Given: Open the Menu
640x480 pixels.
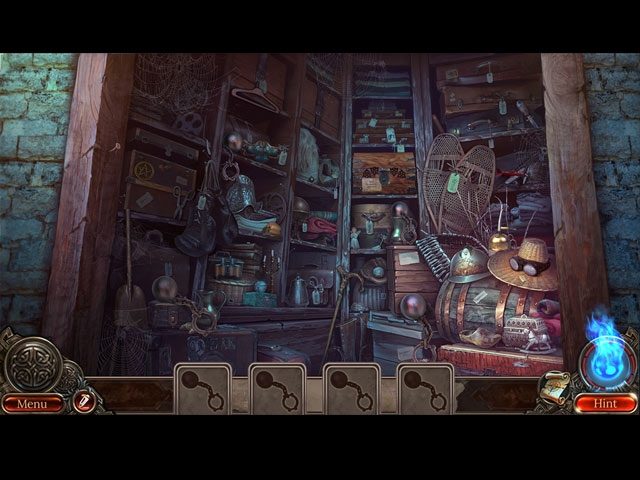Looking at the screenshot, I should click(31, 404).
